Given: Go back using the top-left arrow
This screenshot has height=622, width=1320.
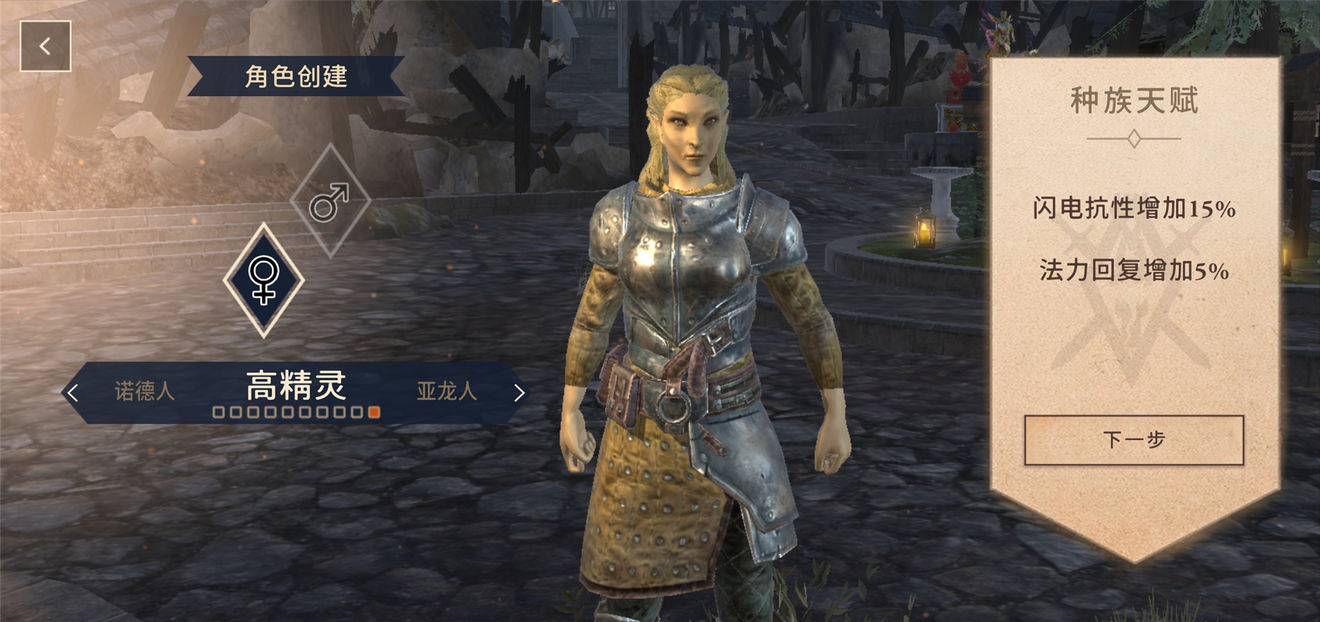Looking at the screenshot, I should (45, 46).
